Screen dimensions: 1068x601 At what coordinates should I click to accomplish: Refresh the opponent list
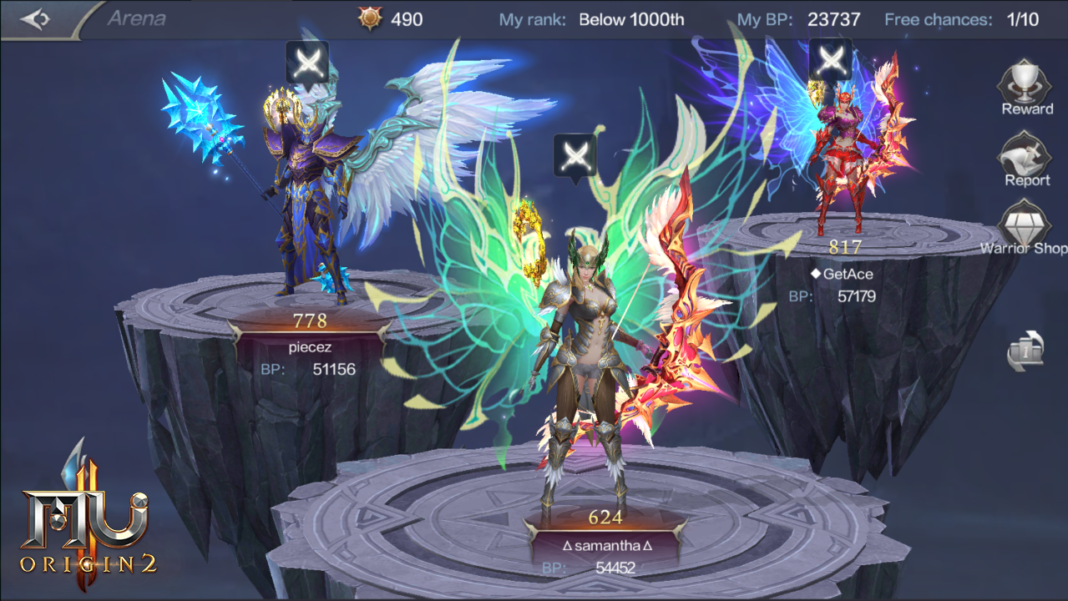(1027, 351)
